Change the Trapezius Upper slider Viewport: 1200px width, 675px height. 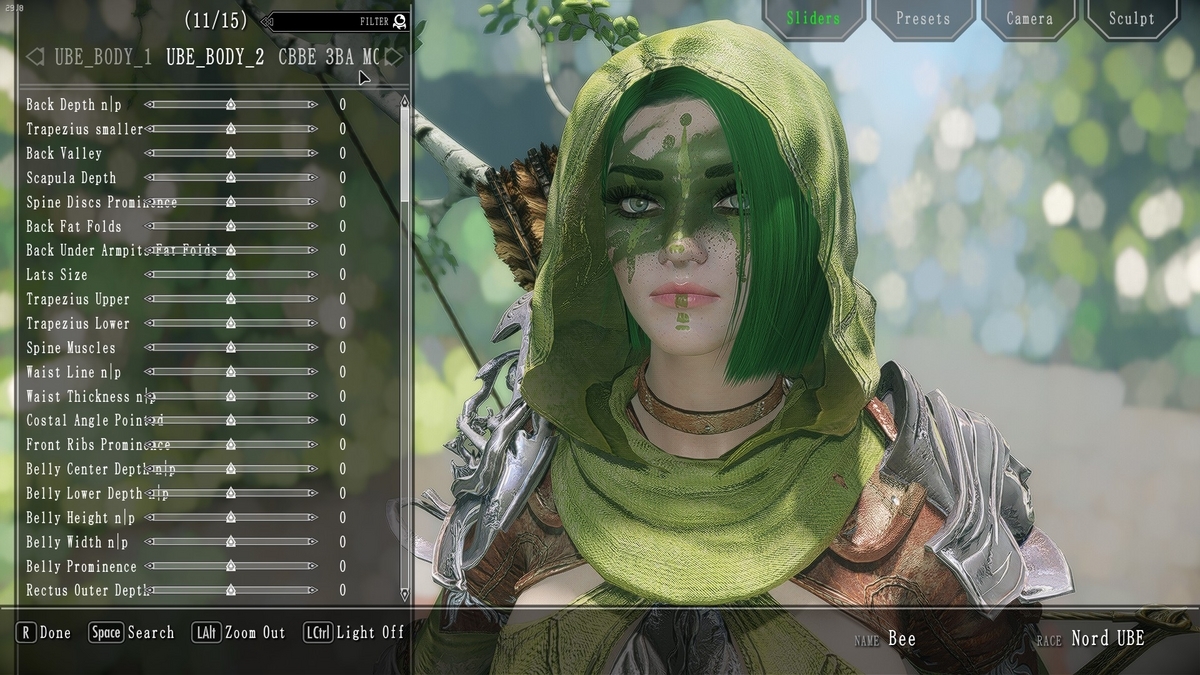pos(231,299)
